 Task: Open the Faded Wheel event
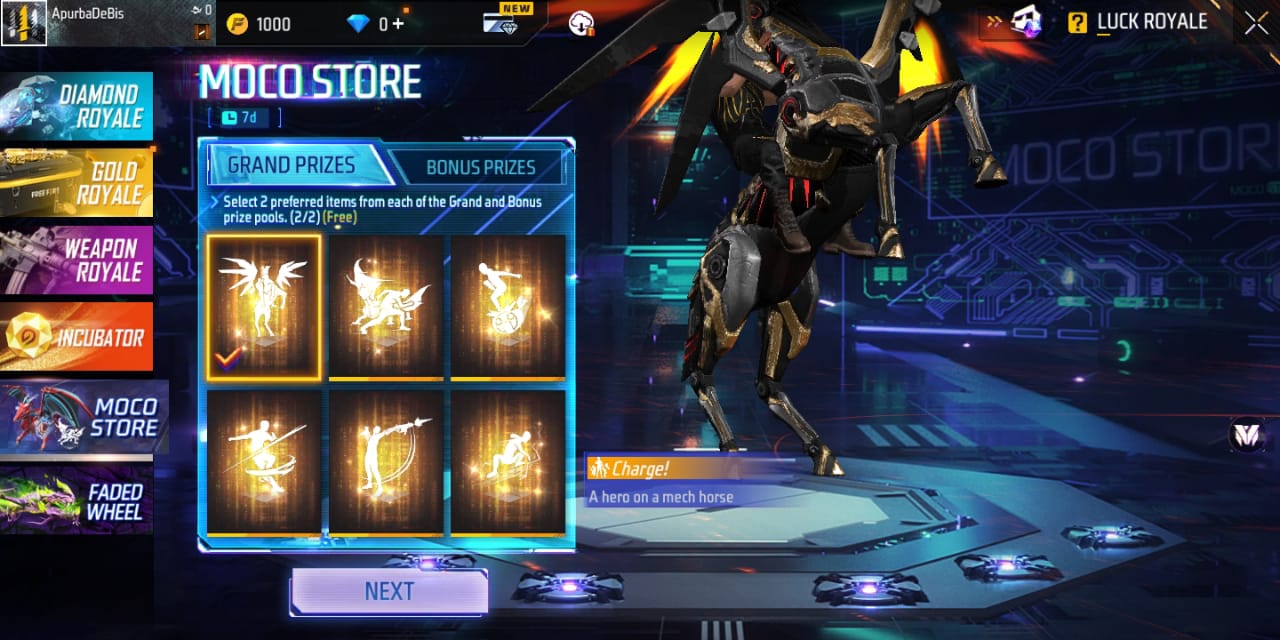click(78, 500)
